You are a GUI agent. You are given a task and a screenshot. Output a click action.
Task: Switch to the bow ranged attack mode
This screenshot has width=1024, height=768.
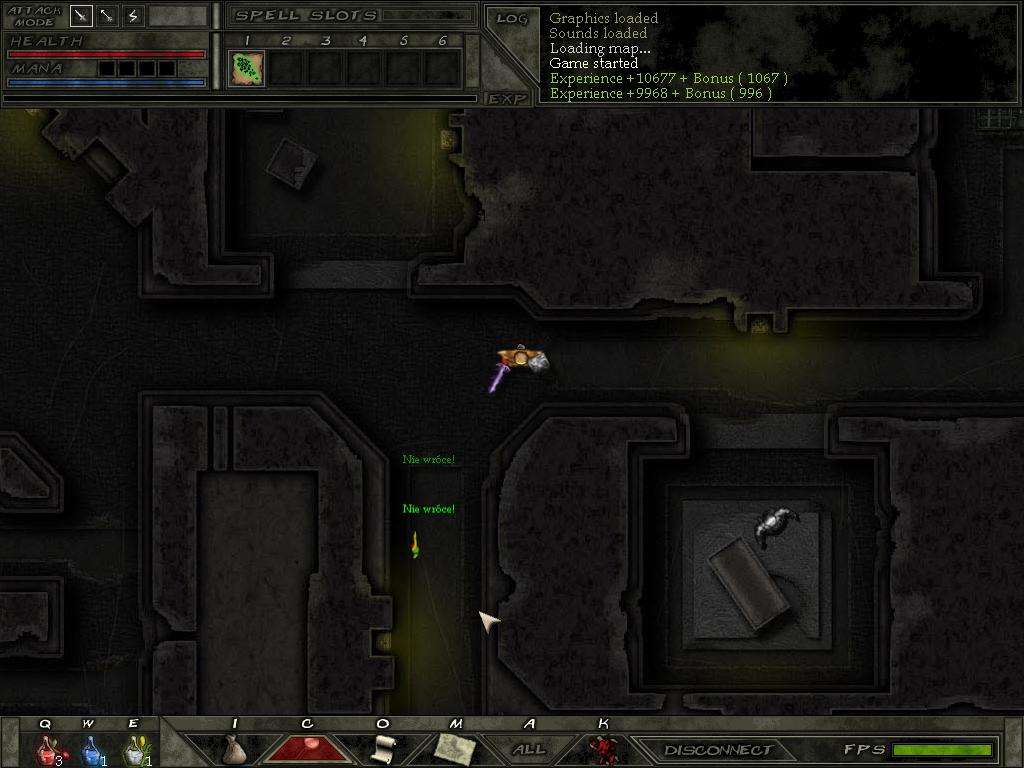coord(107,16)
